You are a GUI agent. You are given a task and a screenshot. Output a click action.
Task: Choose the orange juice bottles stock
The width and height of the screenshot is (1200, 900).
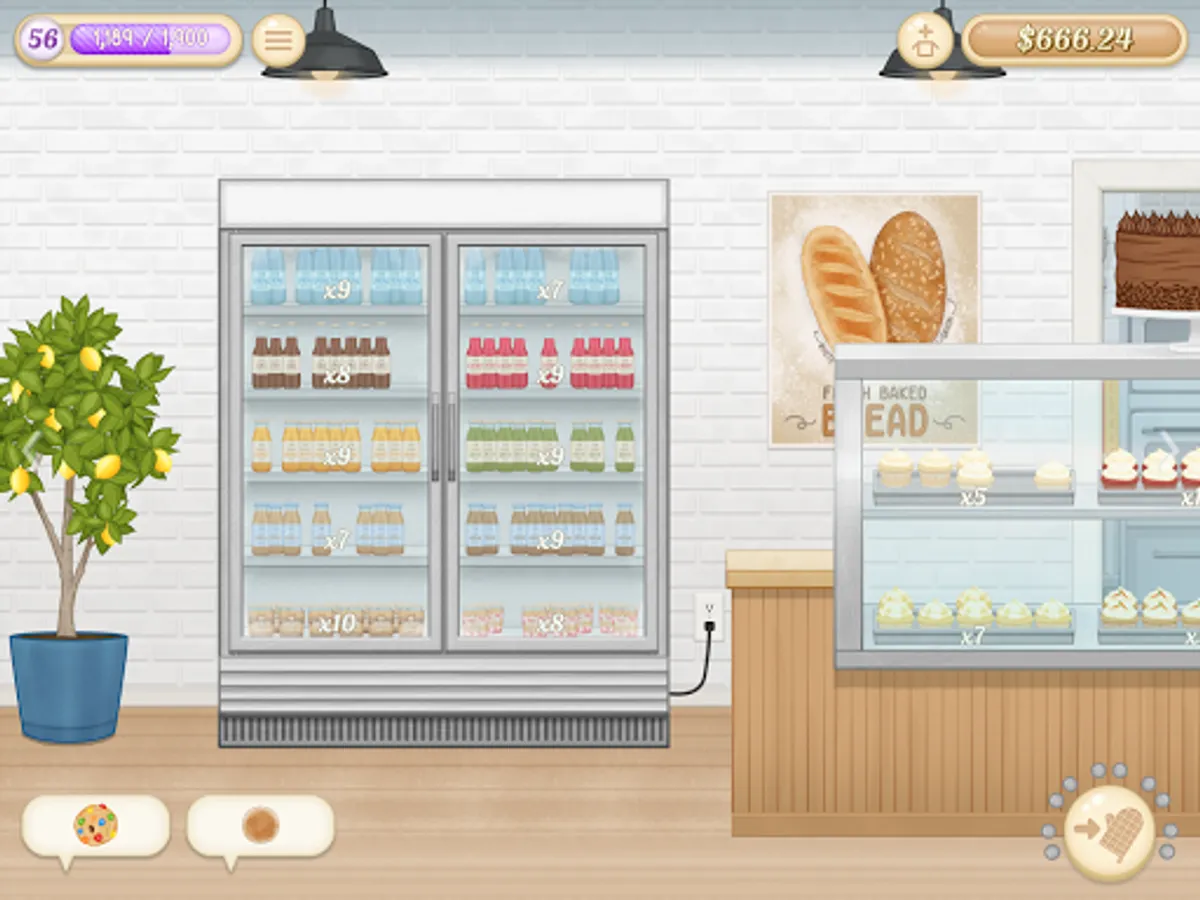336,447
